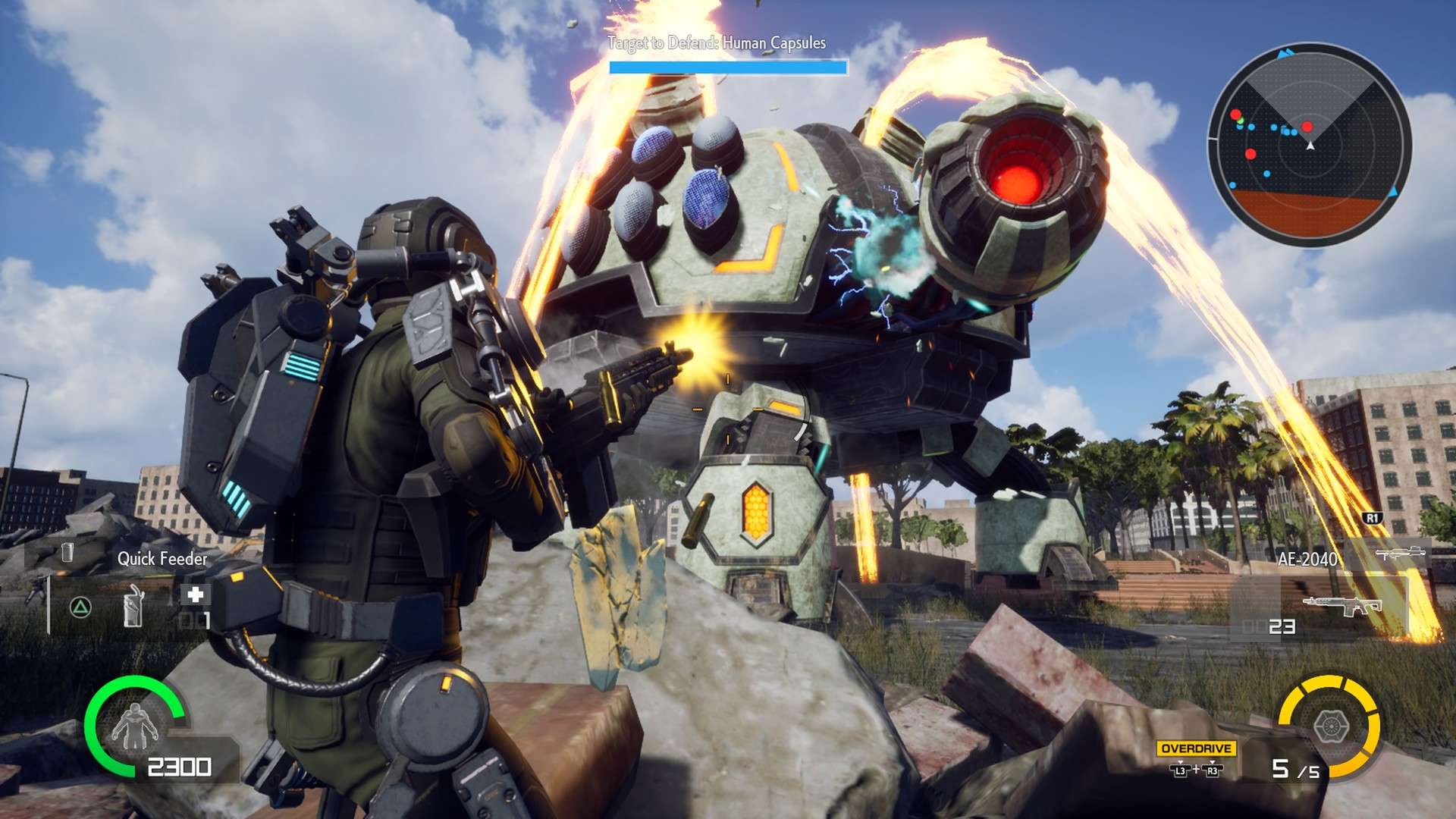Click the R3 stick prompt under Overdrive
This screenshot has height=819, width=1456.
pyautogui.click(x=1213, y=771)
